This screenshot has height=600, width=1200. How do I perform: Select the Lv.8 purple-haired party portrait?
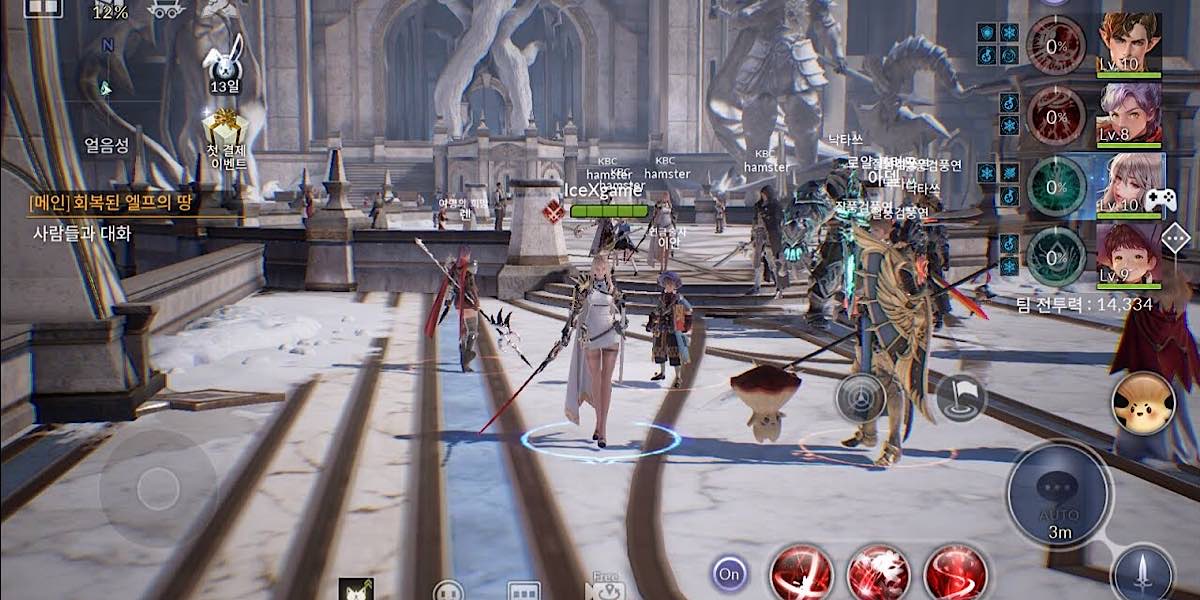(1130, 112)
